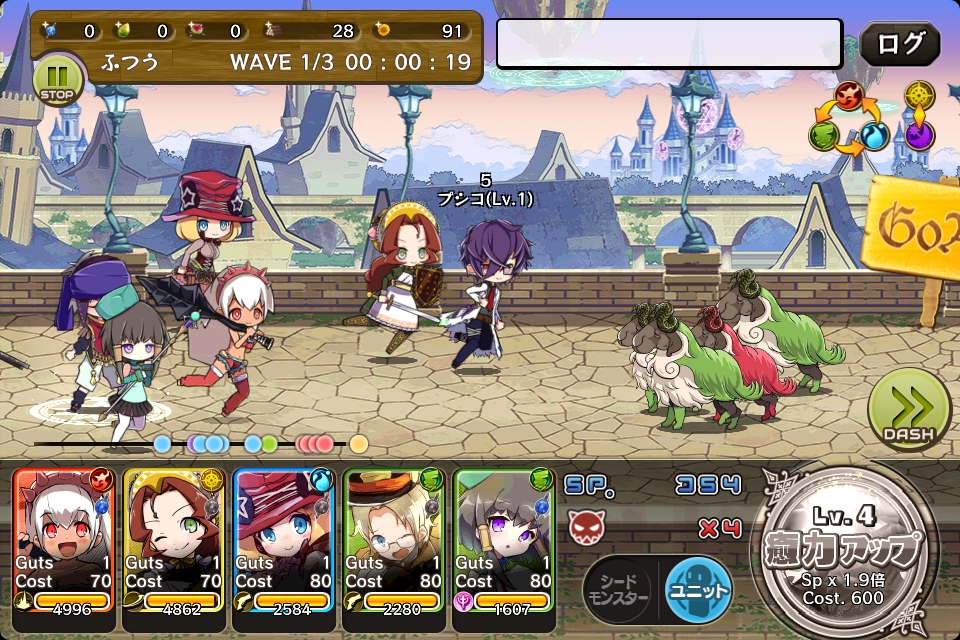Deploy the white-haired red unit card

(64, 540)
